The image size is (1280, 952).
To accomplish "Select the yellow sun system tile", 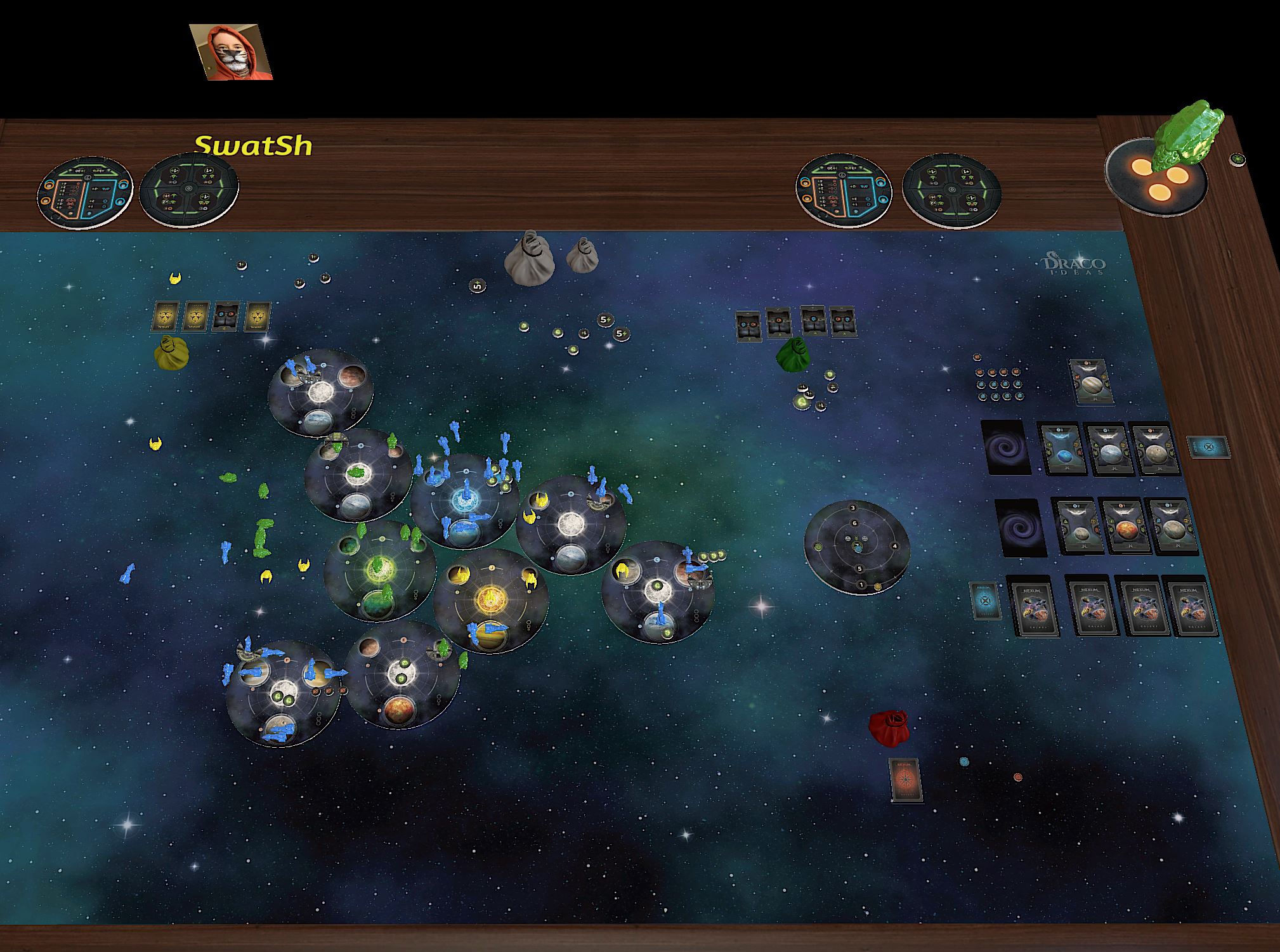I will pyautogui.click(x=490, y=599).
